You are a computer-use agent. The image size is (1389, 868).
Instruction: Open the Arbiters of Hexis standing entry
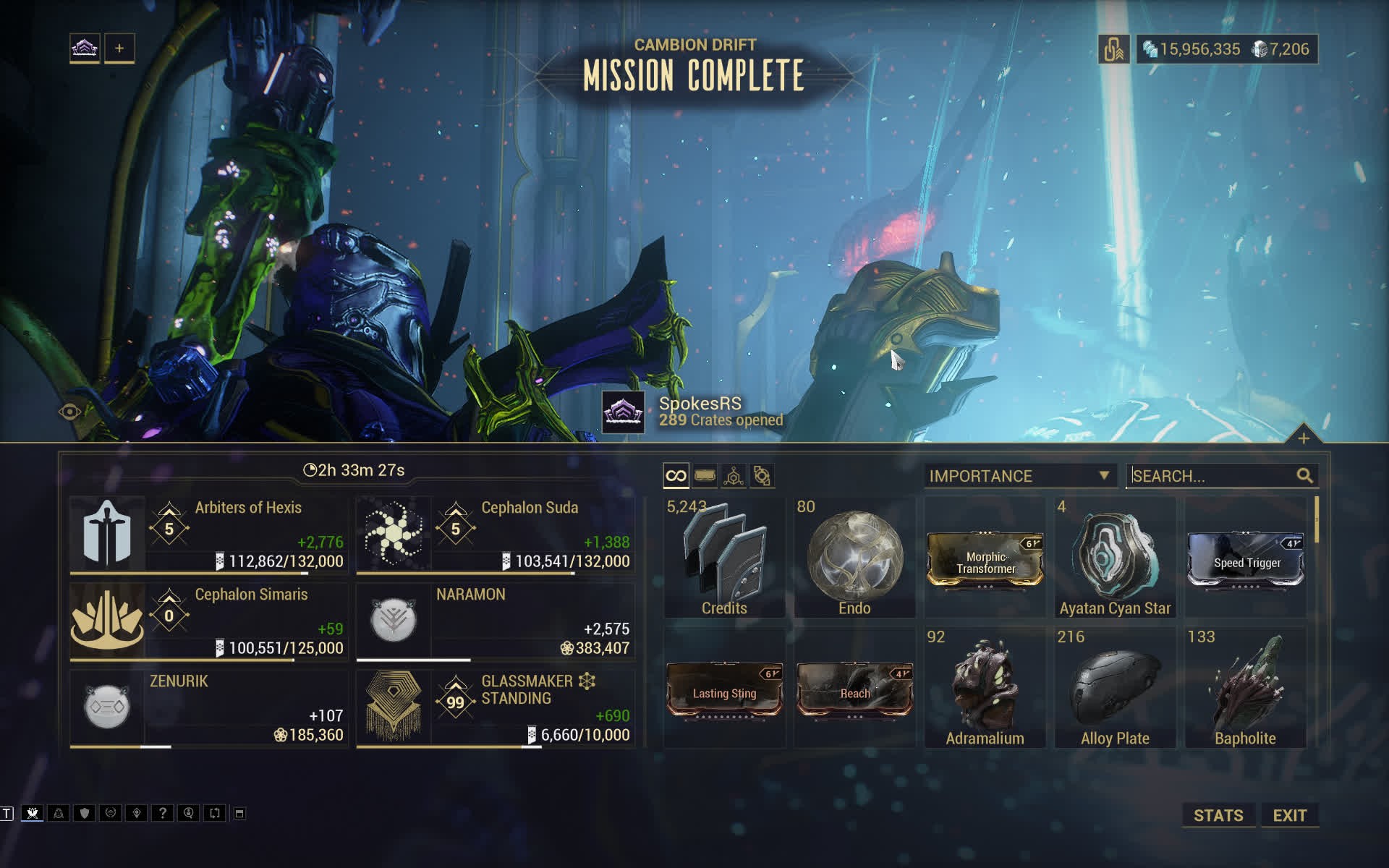pyautogui.click(x=208, y=535)
